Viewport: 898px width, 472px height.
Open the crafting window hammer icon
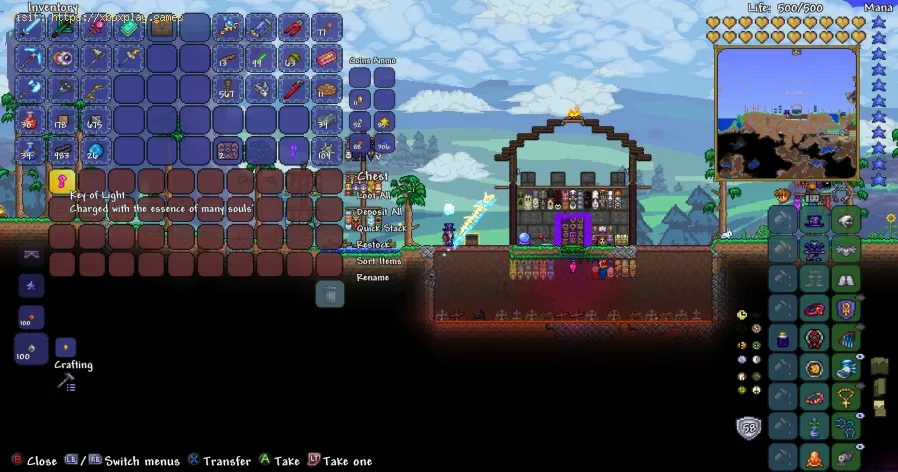(x=64, y=382)
